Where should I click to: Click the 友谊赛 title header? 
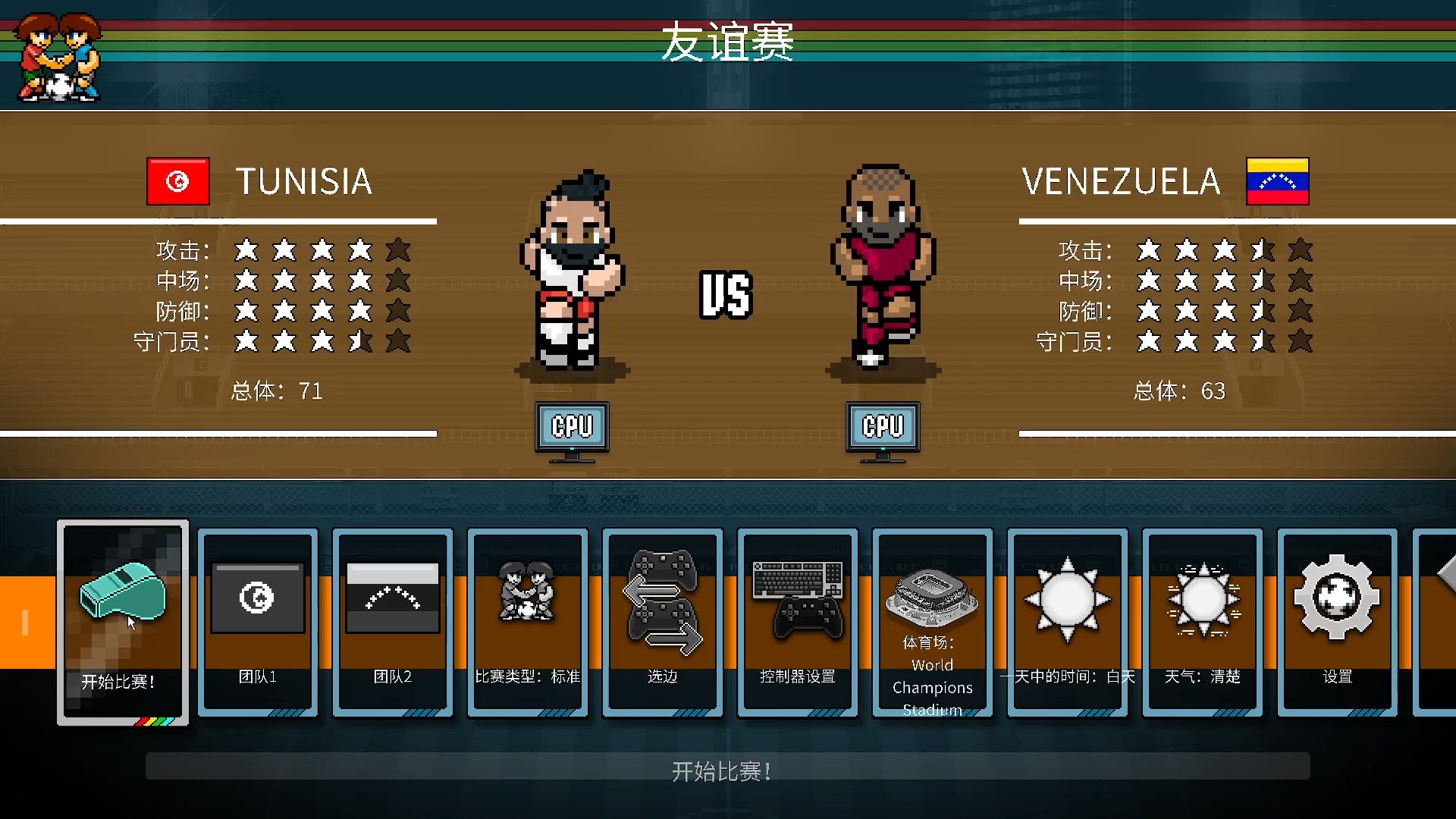[727, 42]
